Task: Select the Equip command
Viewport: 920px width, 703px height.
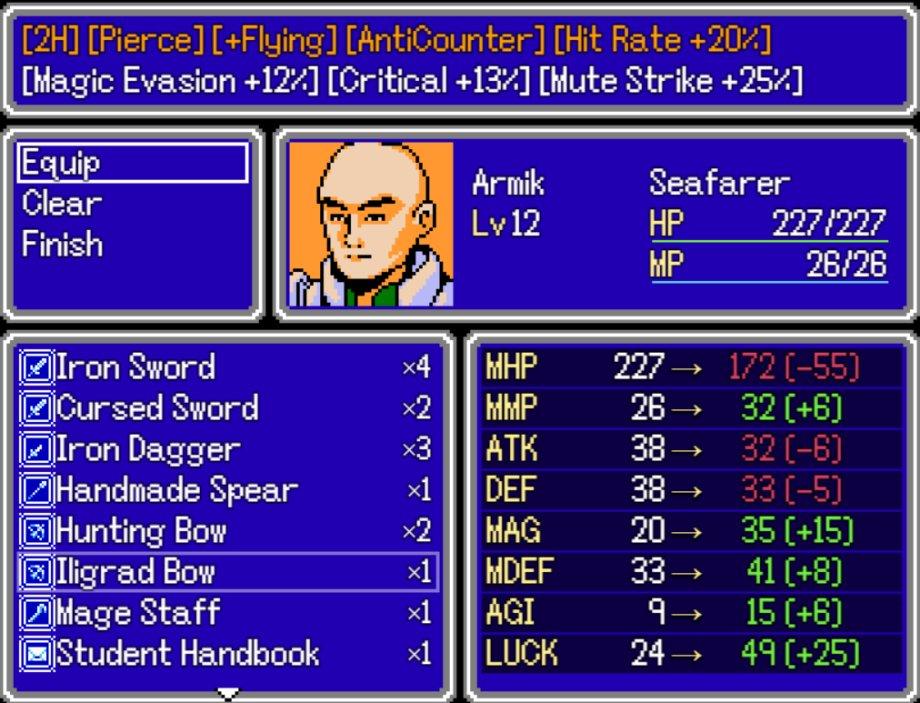Action: (132, 163)
